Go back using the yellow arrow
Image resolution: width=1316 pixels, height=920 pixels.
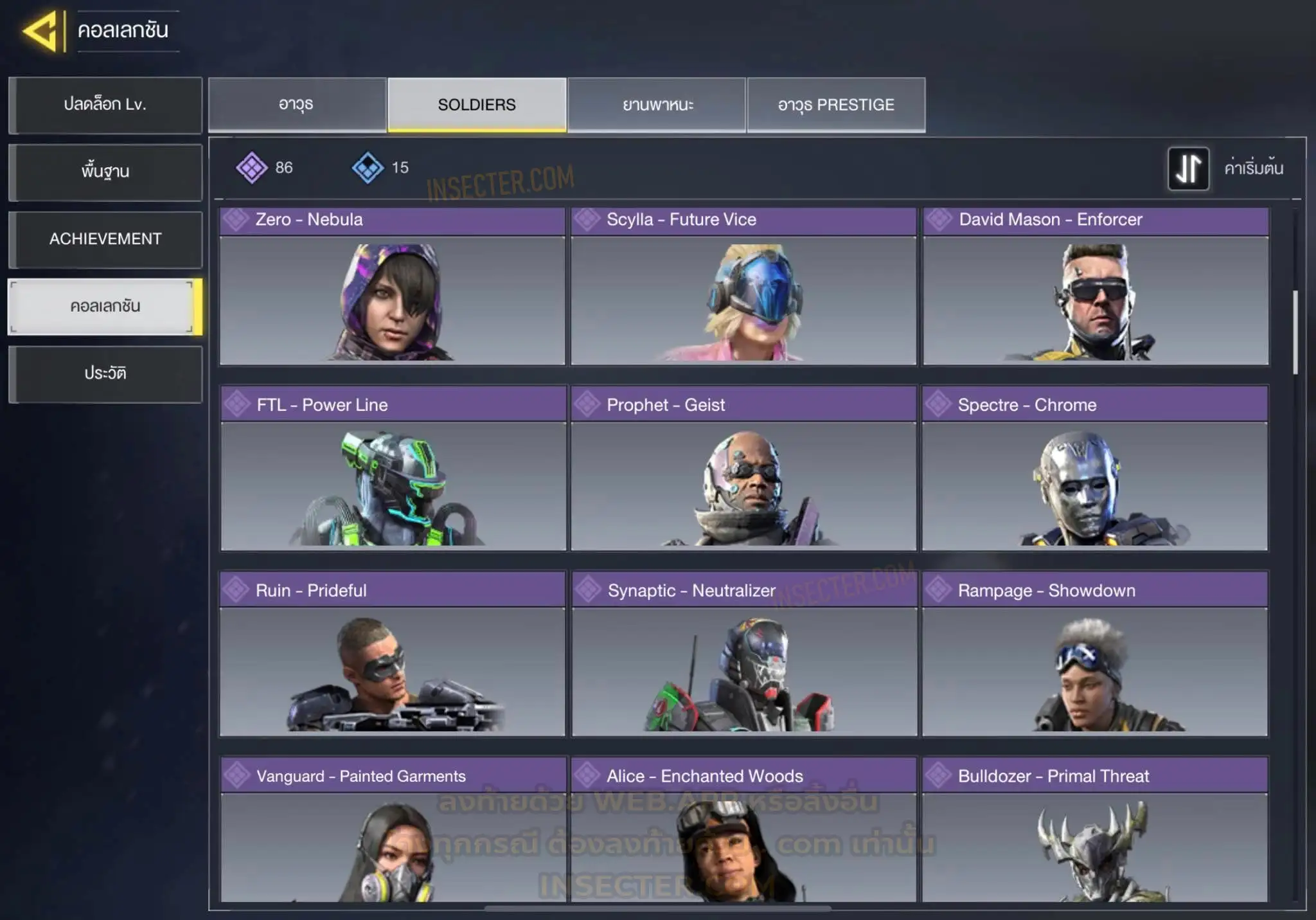pos(41,31)
